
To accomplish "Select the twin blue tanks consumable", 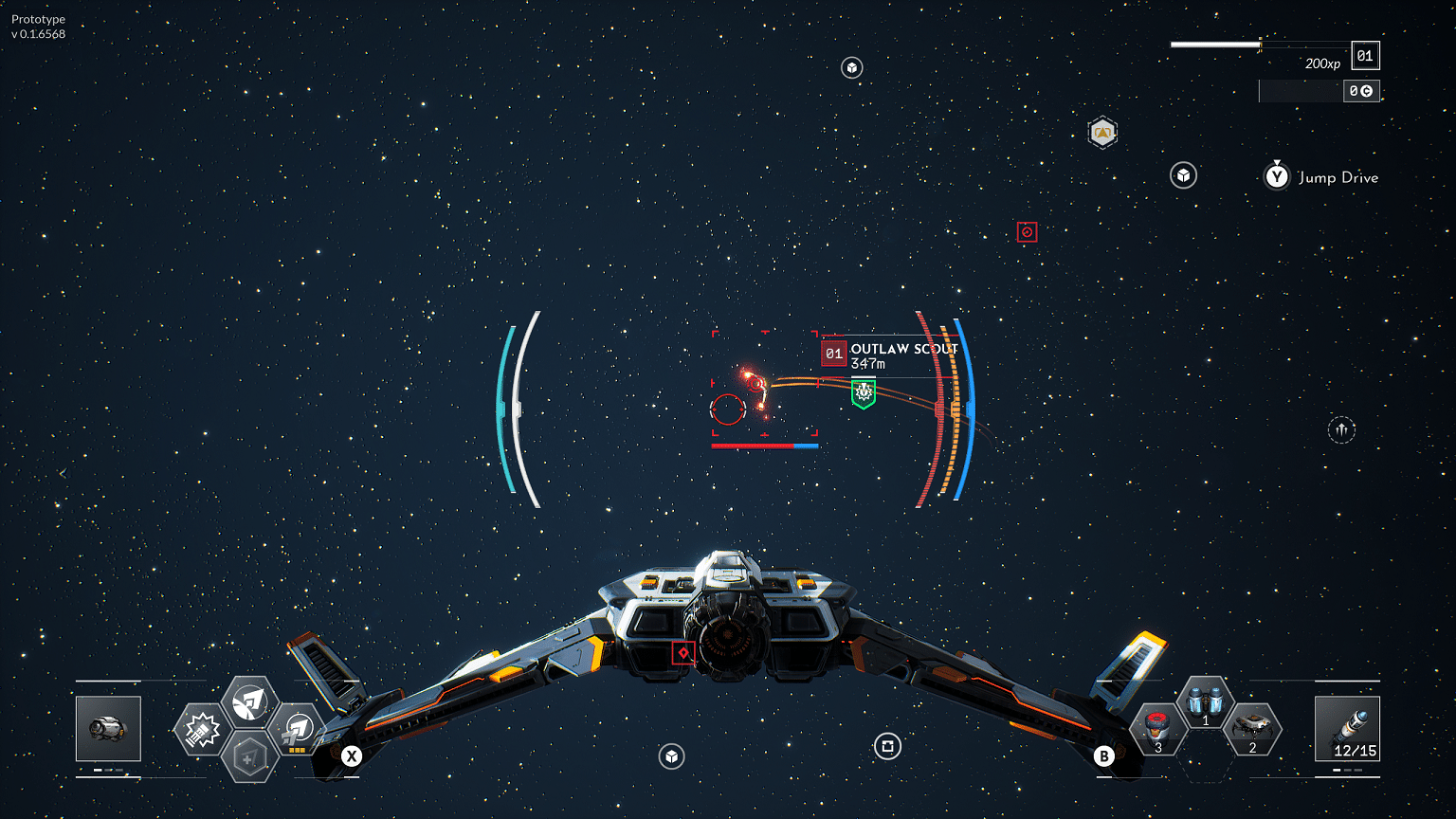I will [x=1205, y=703].
